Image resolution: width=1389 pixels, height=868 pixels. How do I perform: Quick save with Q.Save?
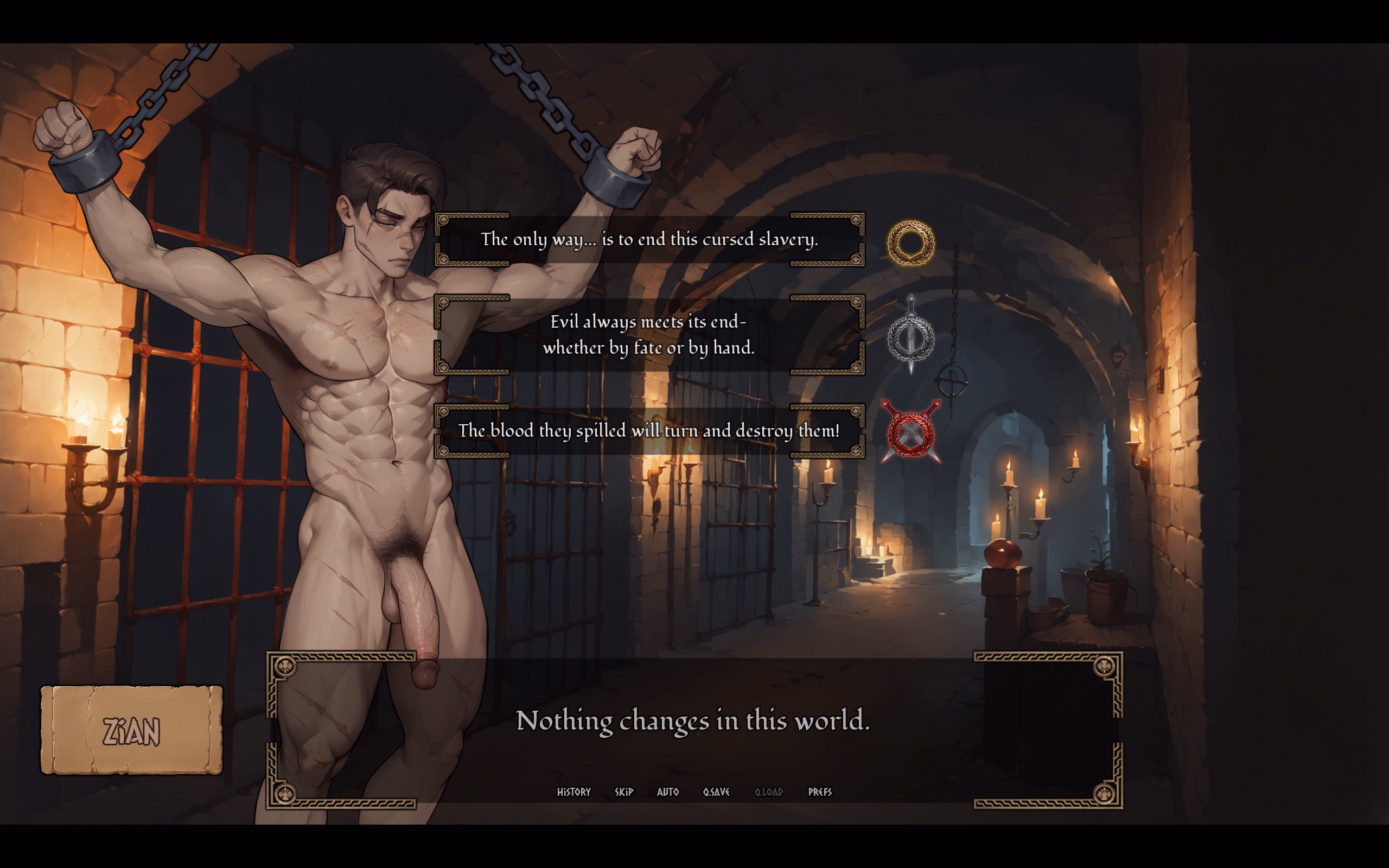click(716, 792)
